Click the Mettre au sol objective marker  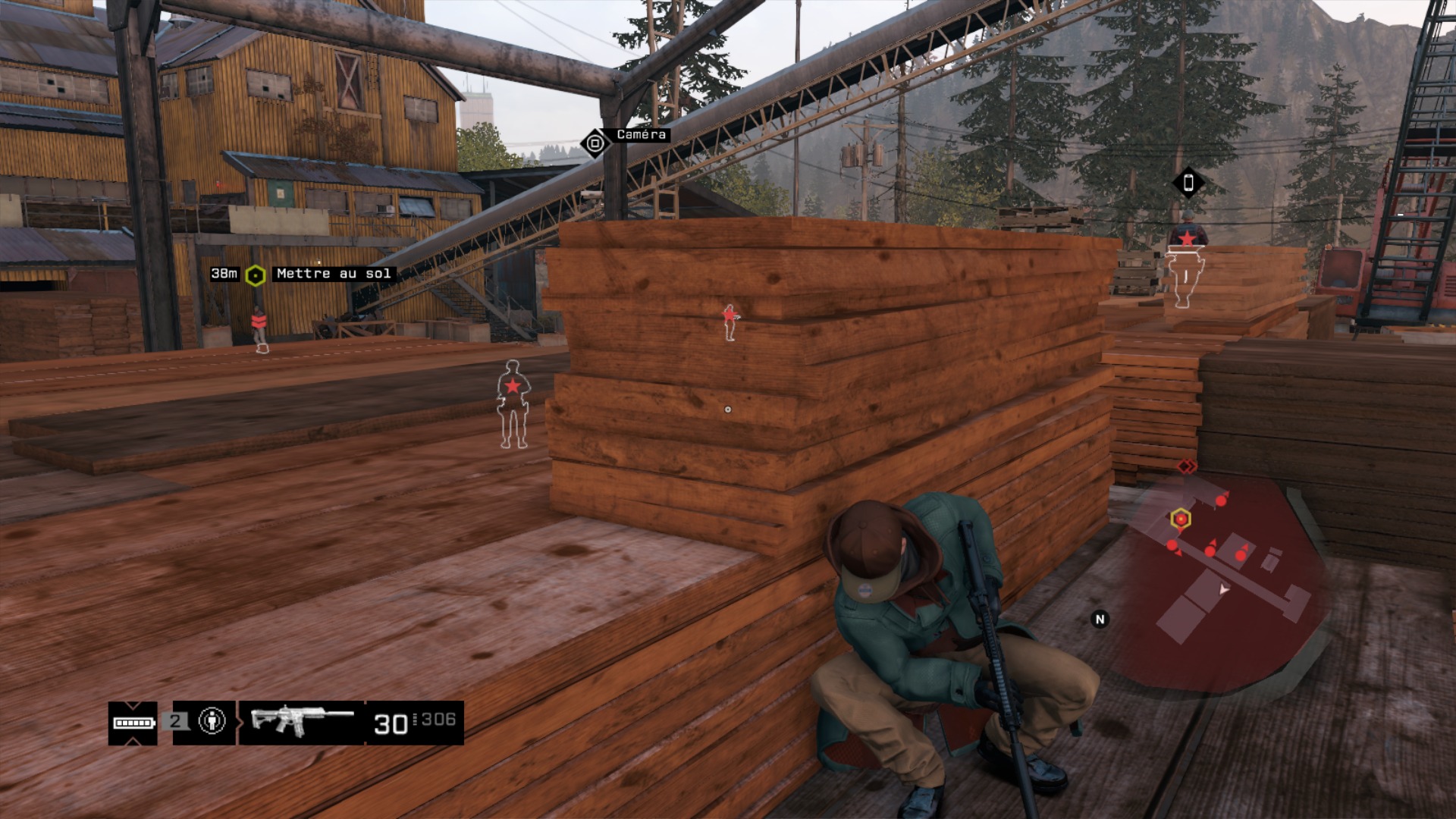(256, 275)
